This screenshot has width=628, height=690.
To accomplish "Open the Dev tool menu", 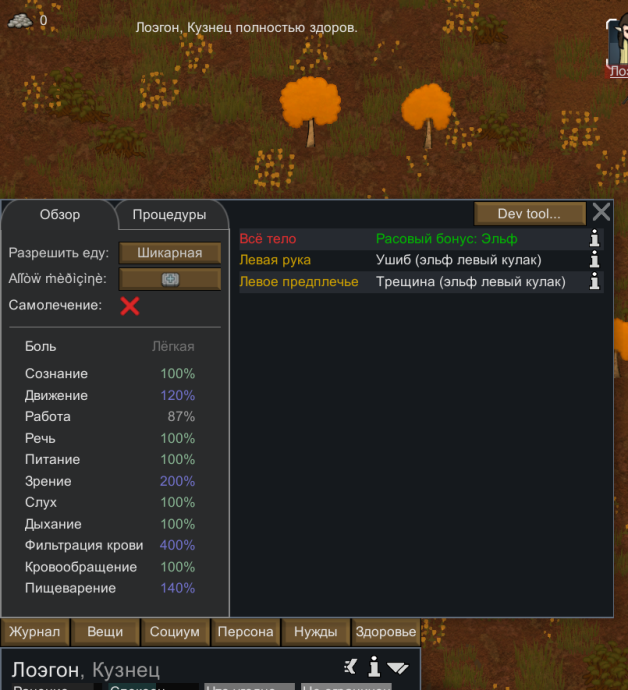I will (x=528, y=213).
